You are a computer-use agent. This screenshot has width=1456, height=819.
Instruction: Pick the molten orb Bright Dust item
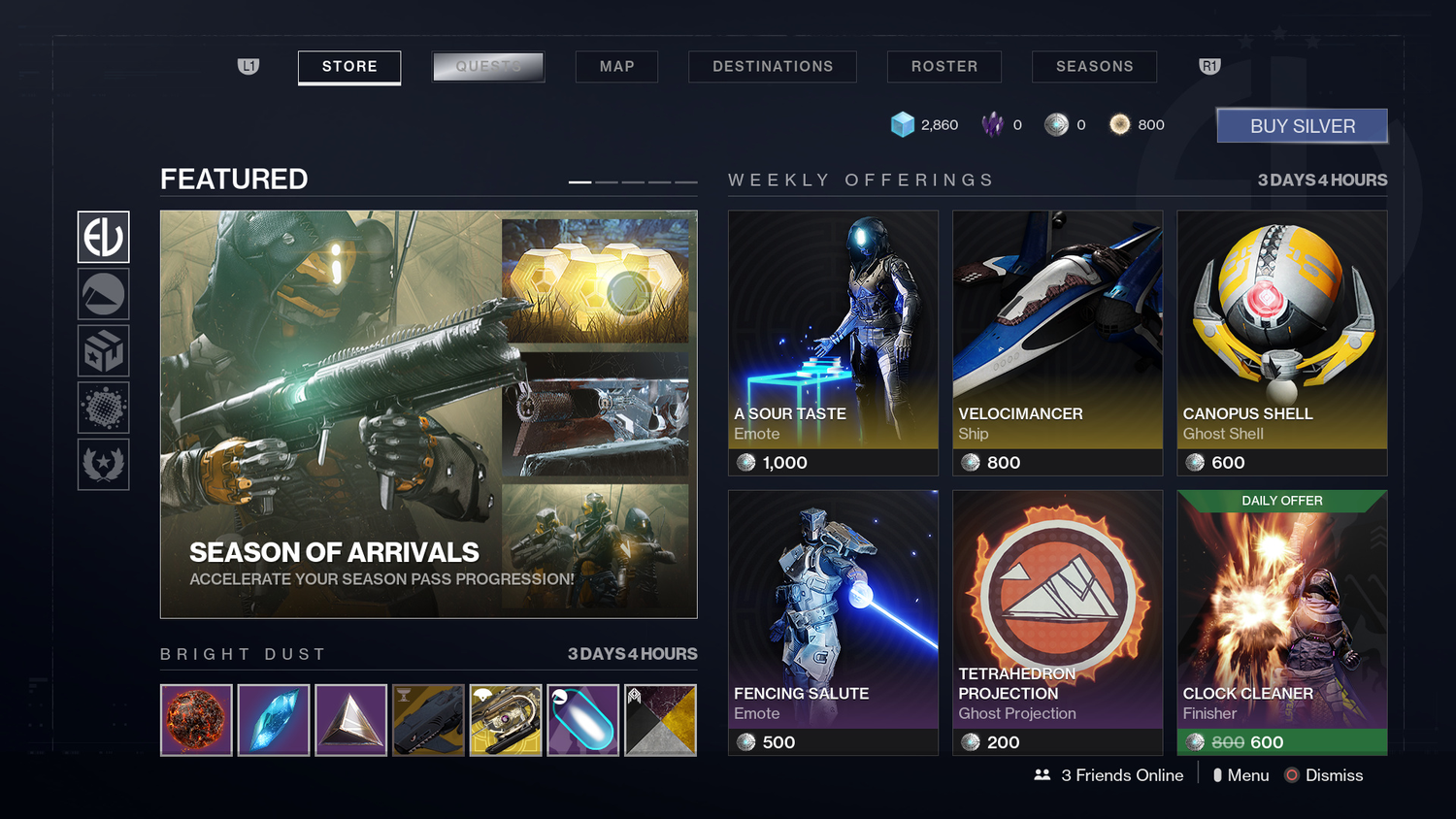[196, 720]
